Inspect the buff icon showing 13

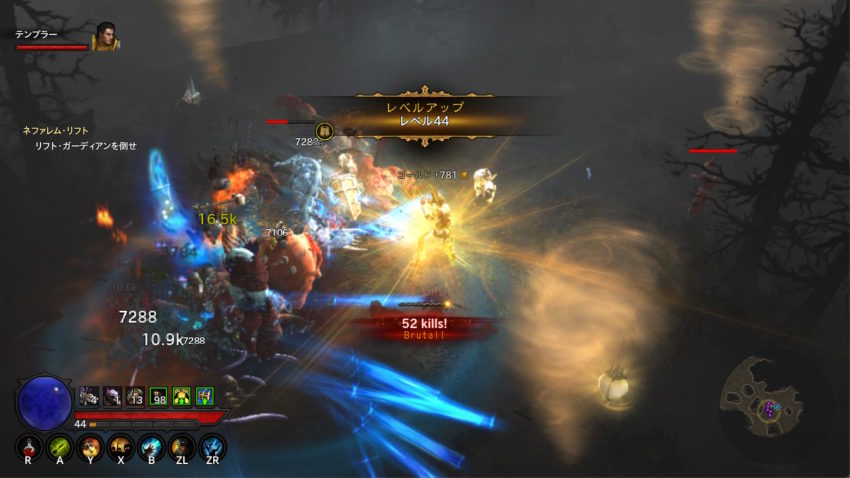coord(134,396)
